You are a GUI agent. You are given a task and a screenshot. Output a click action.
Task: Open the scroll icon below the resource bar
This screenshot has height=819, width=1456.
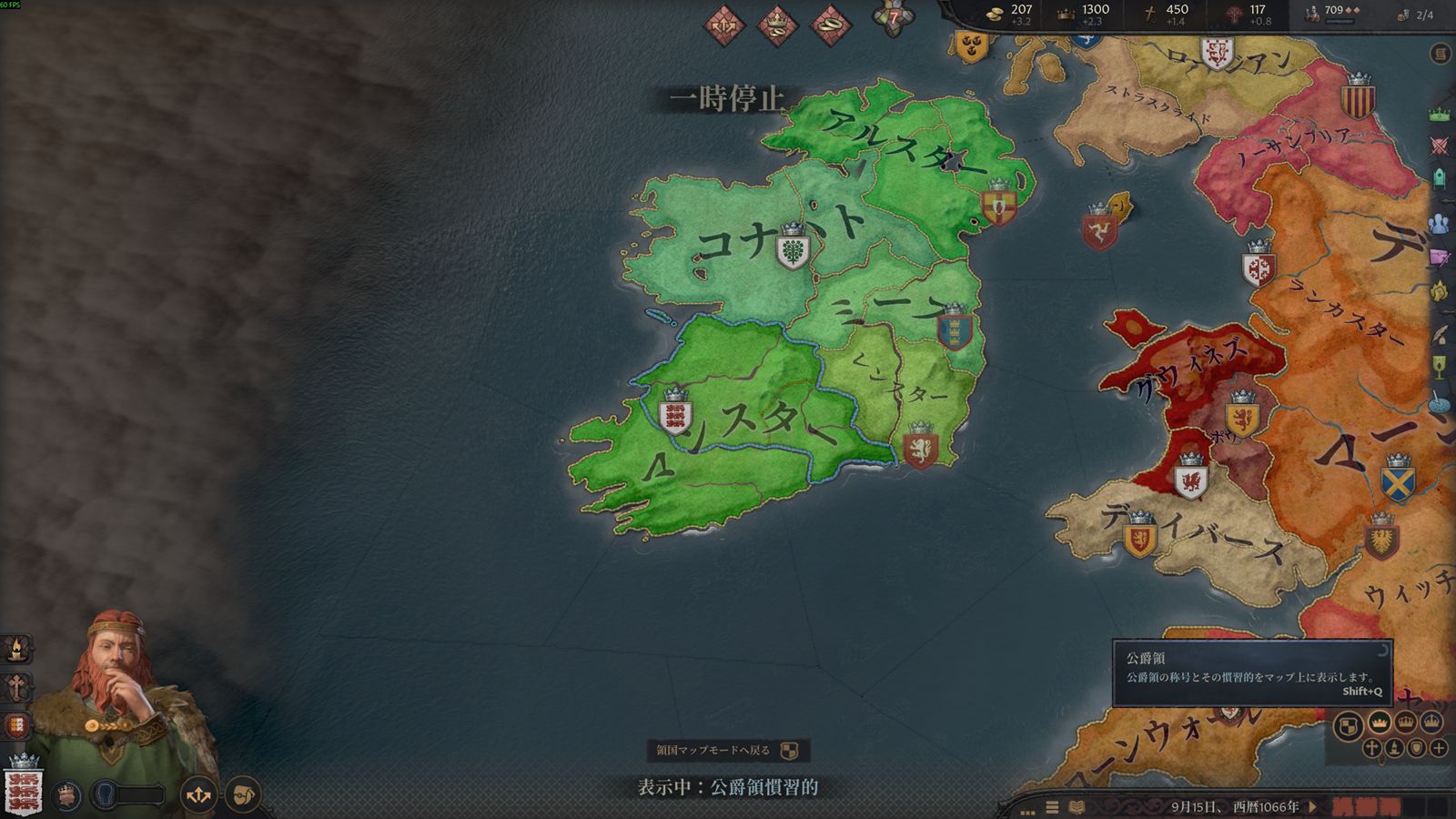1440,54
